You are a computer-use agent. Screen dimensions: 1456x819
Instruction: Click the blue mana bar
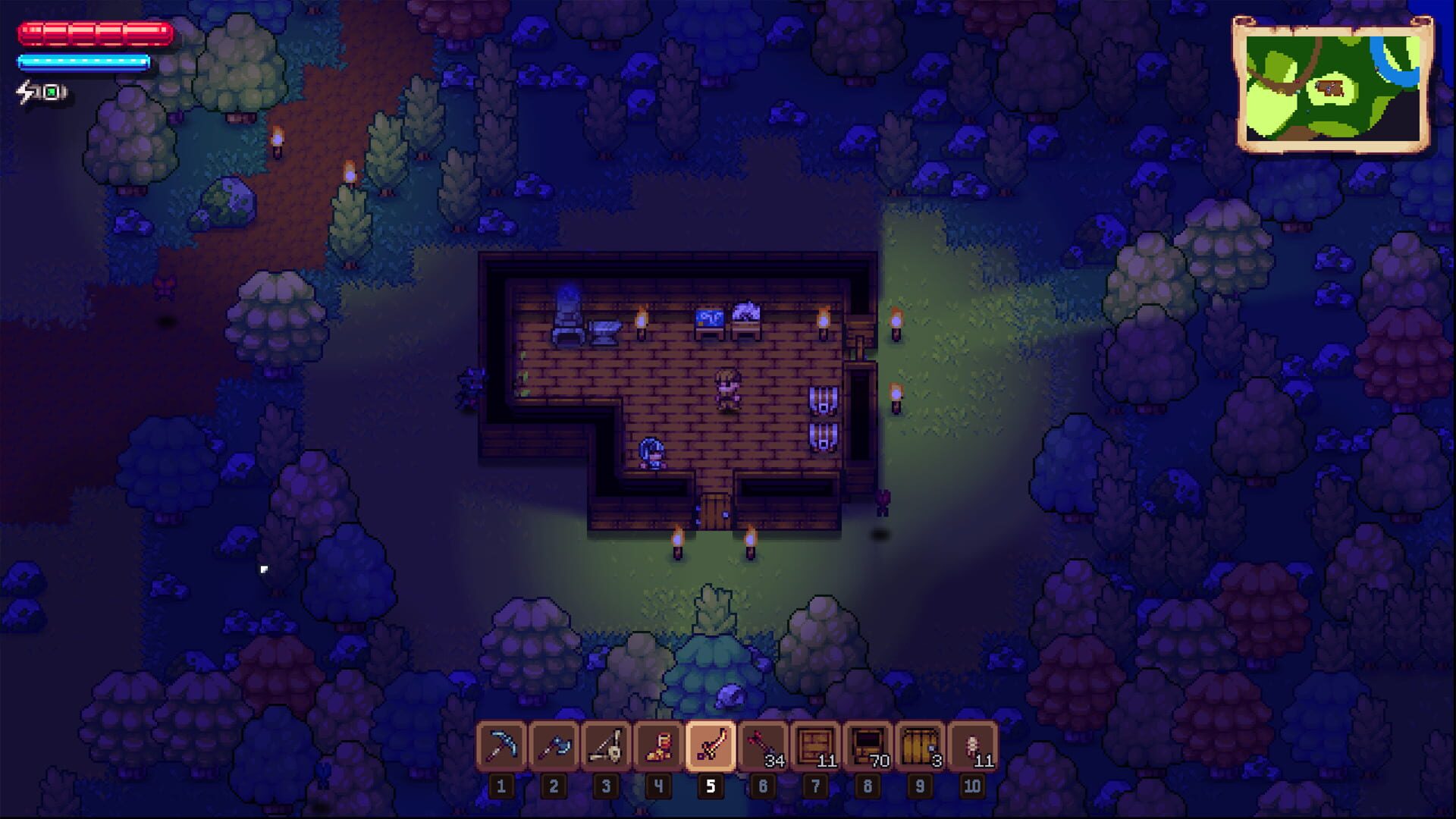82,62
